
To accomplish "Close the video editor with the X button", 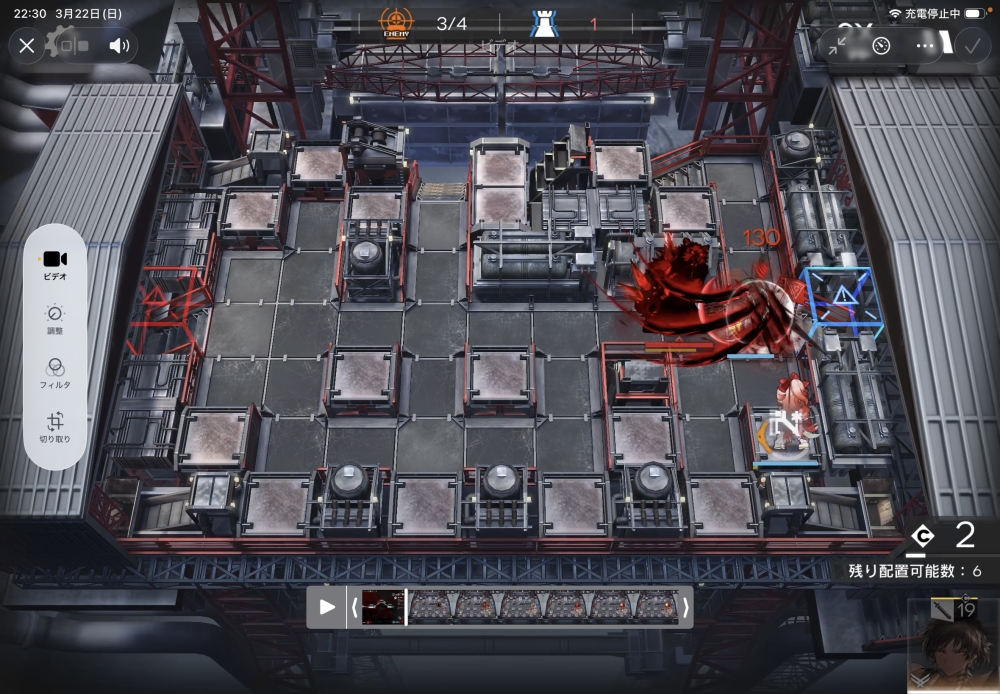I will tap(27, 45).
